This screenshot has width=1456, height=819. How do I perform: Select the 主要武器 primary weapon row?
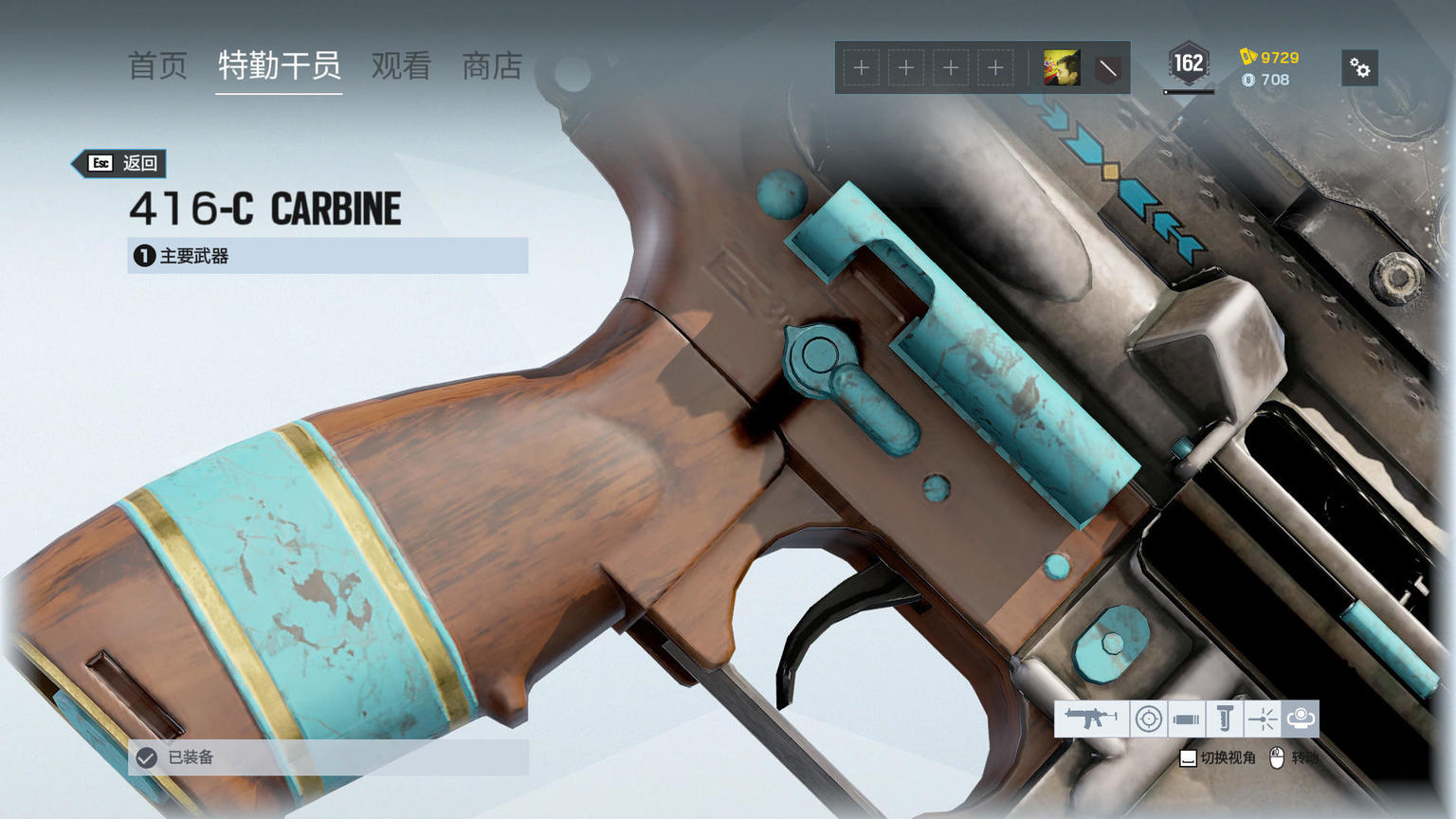point(327,256)
